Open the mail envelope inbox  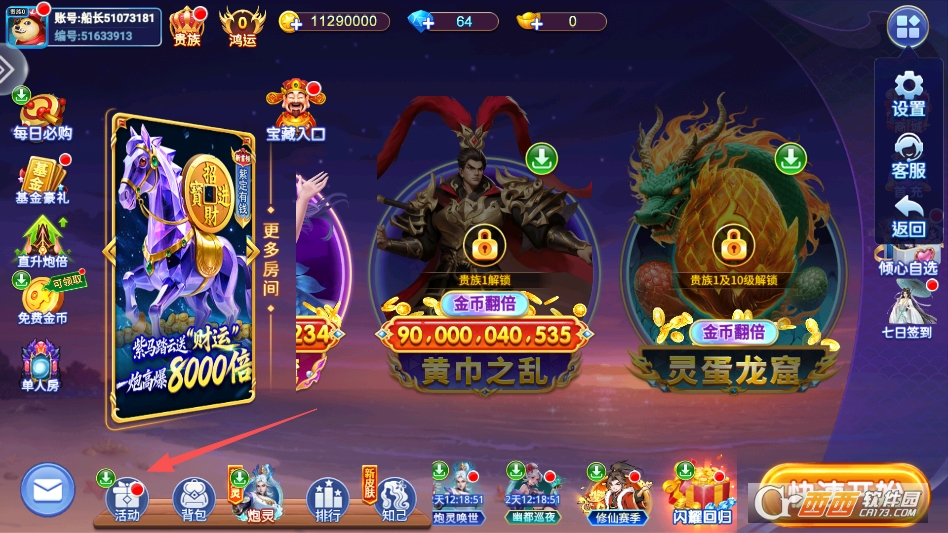point(47,490)
